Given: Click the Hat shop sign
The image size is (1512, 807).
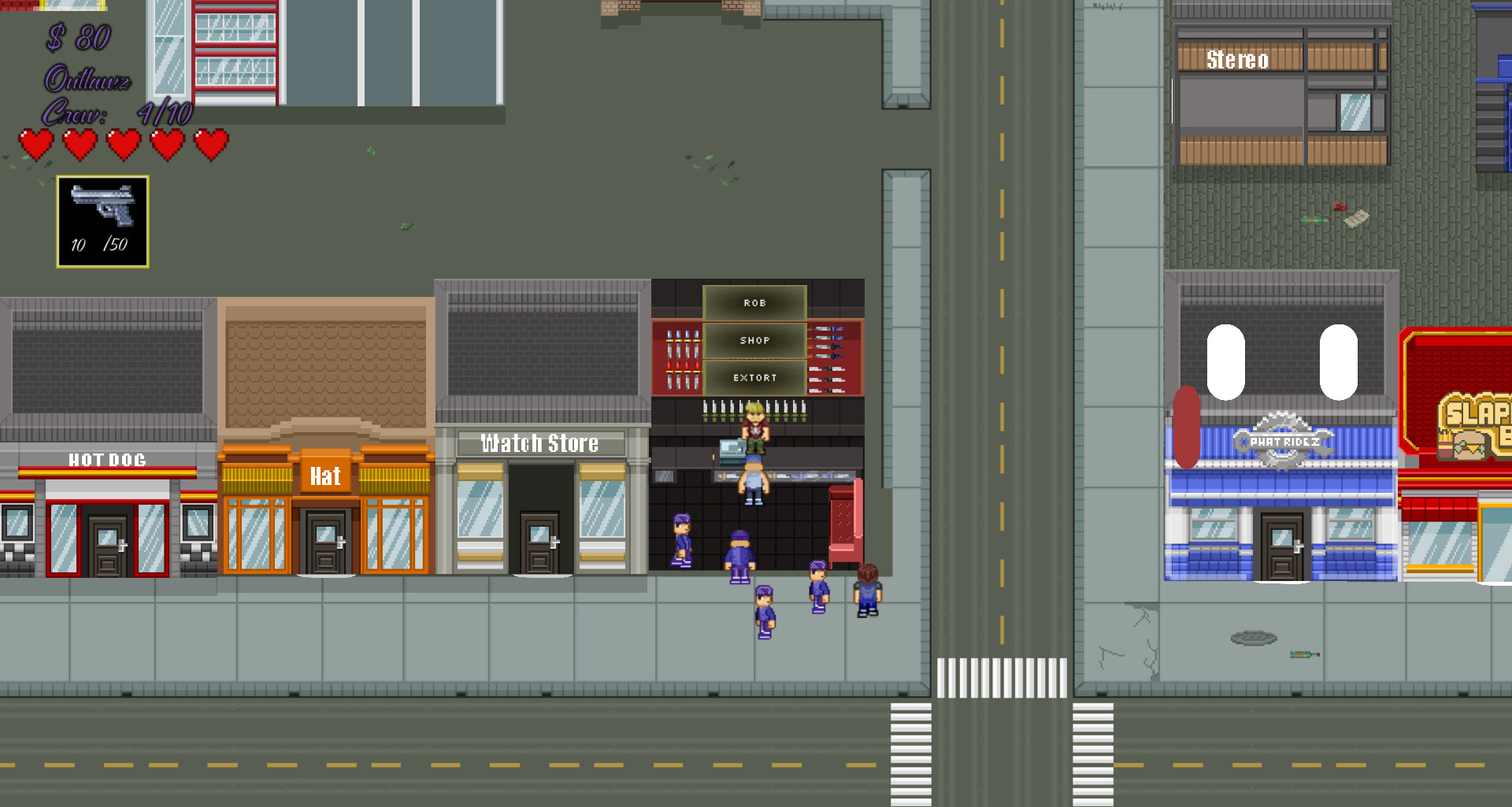Looking at the screenshot, I should [x=324, y=476].
